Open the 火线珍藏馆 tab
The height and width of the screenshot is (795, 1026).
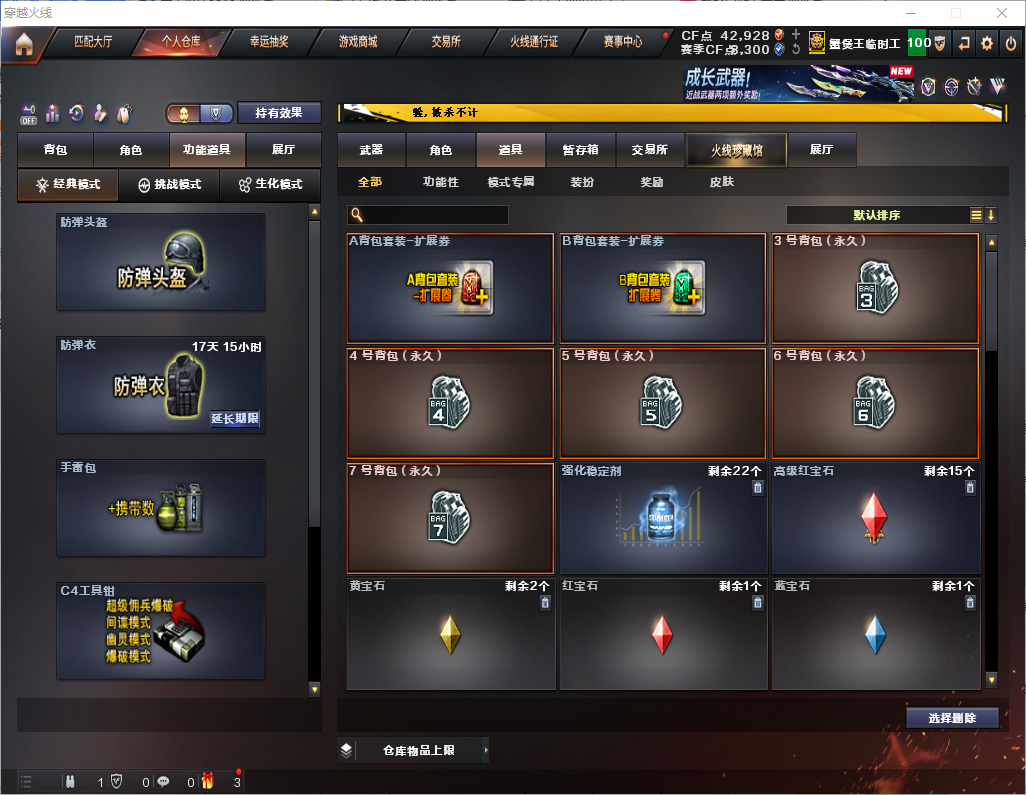(736, 150)
